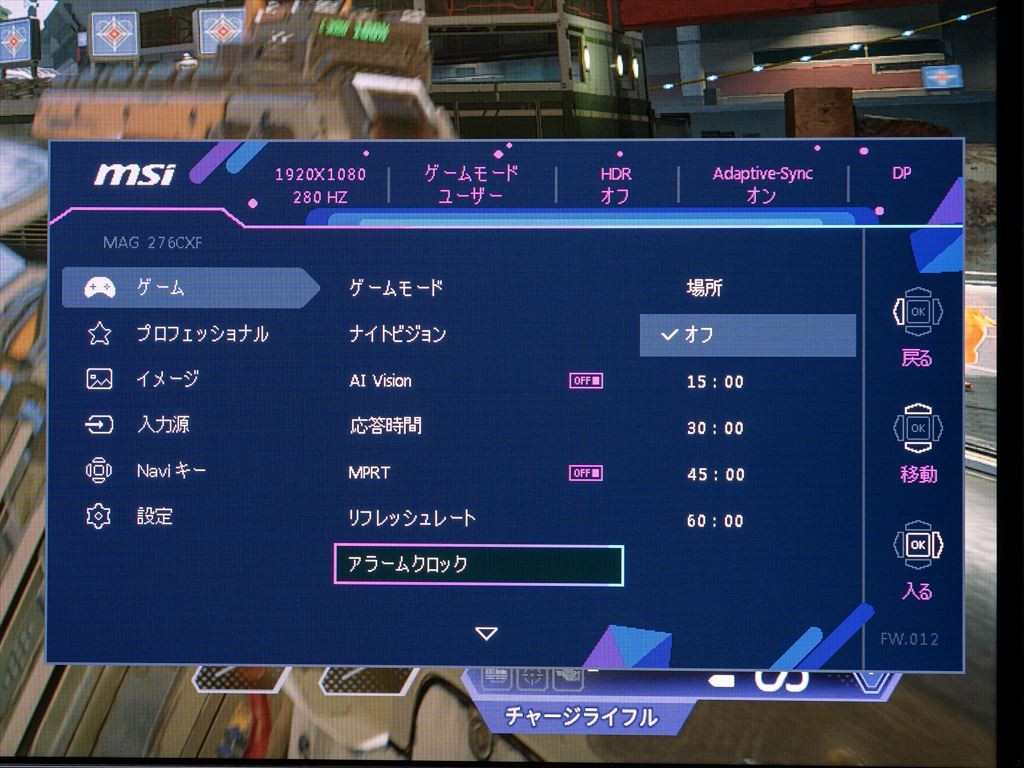Pick the 45:00 alarm option

point(715,474)
